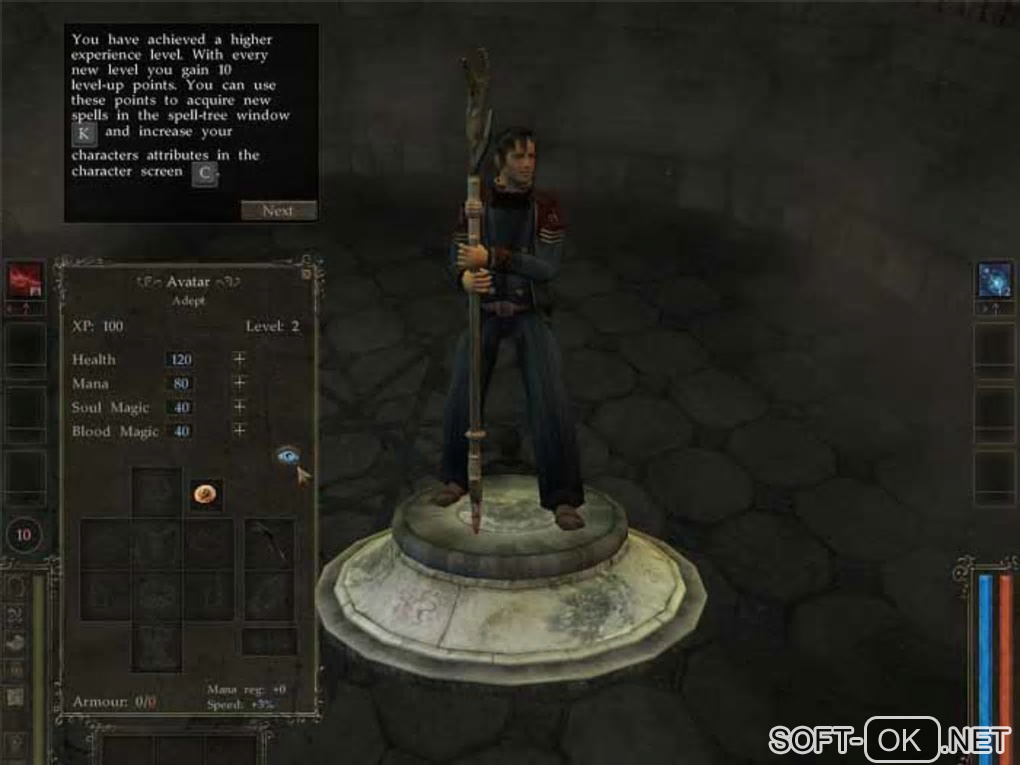Image resolution: width=1020 pixels, height=765 pixels.
Task: Add a point to Blood Magic
Action: (x=239, y=431)
